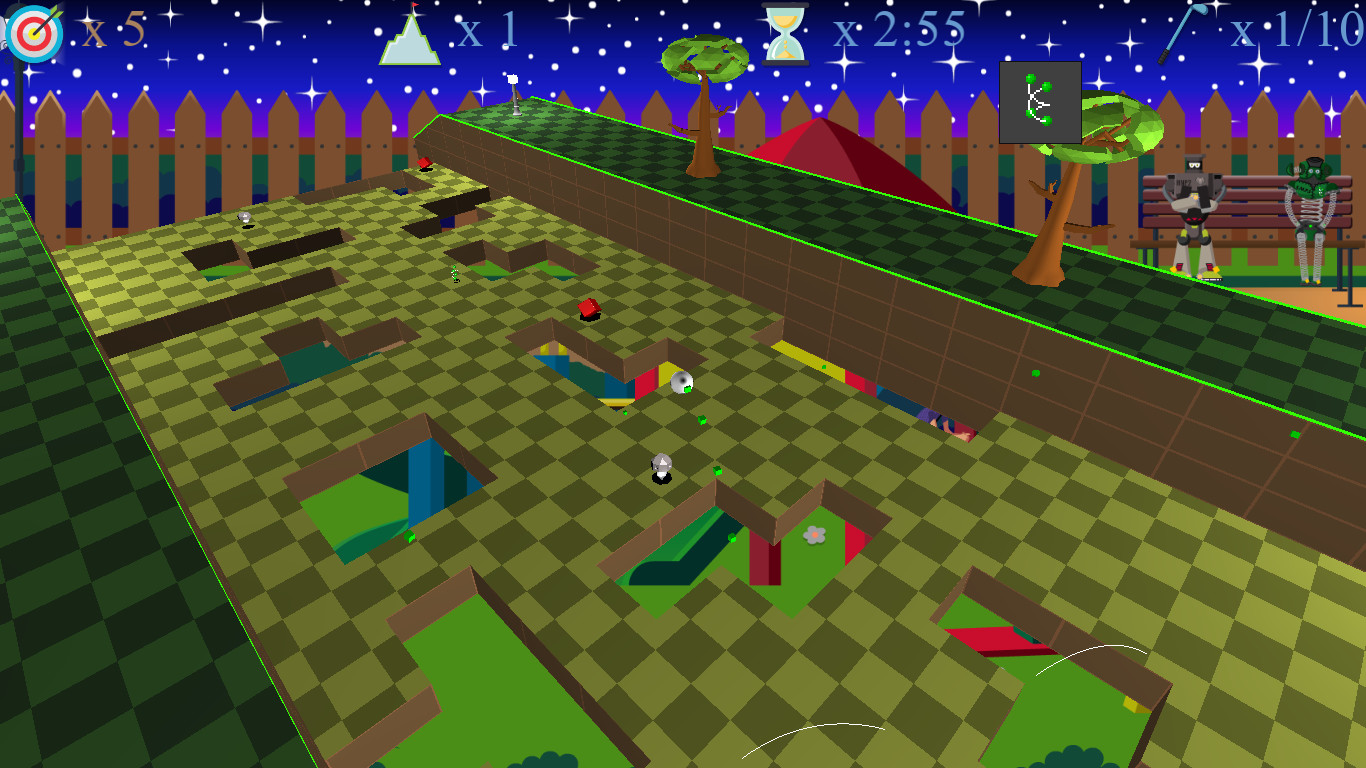Click a green node on the map panel
1366x768 pixels.
click(1032, 77)
